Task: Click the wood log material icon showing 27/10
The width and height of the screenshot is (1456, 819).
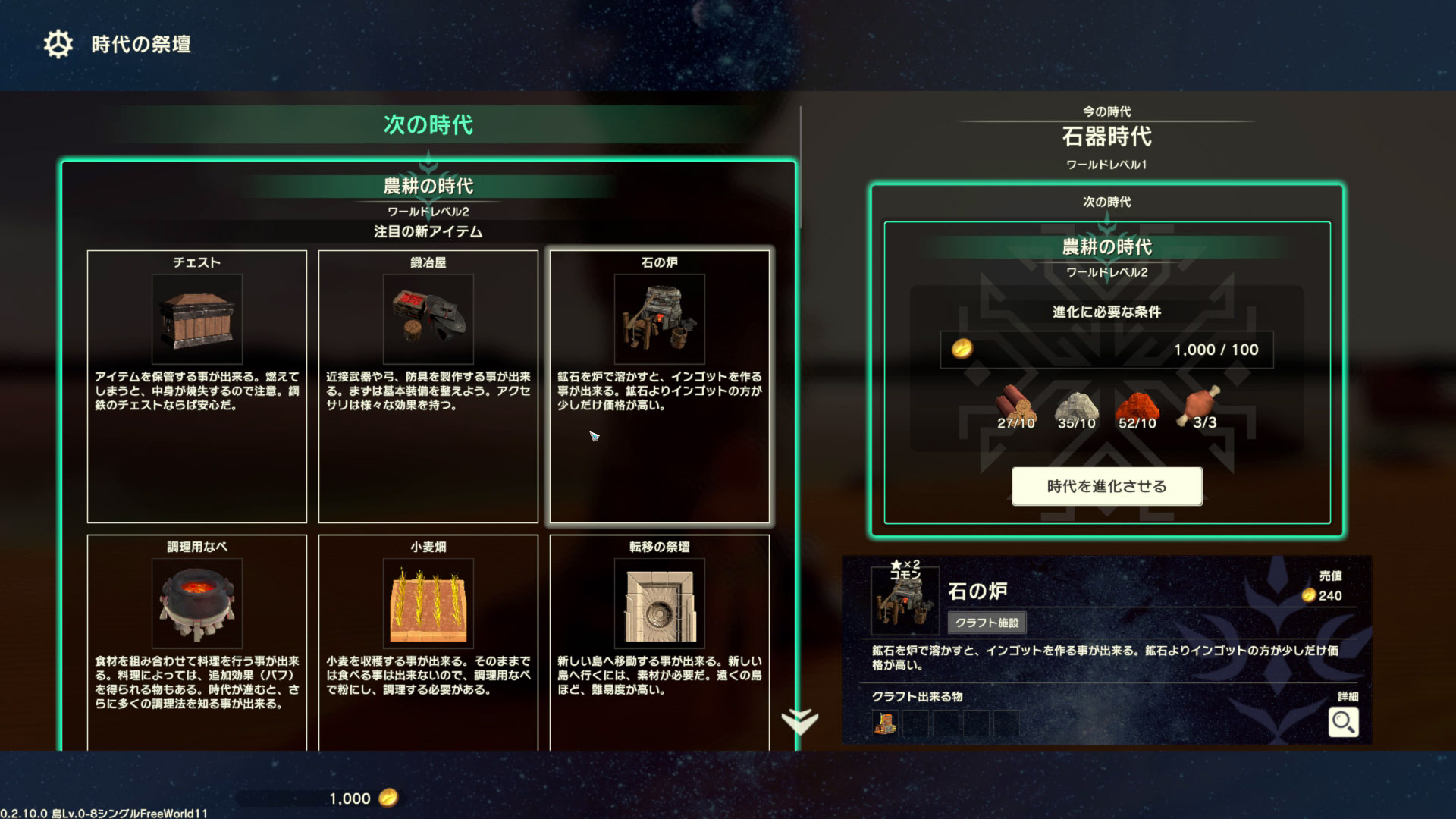Action: click(1016, 402)
